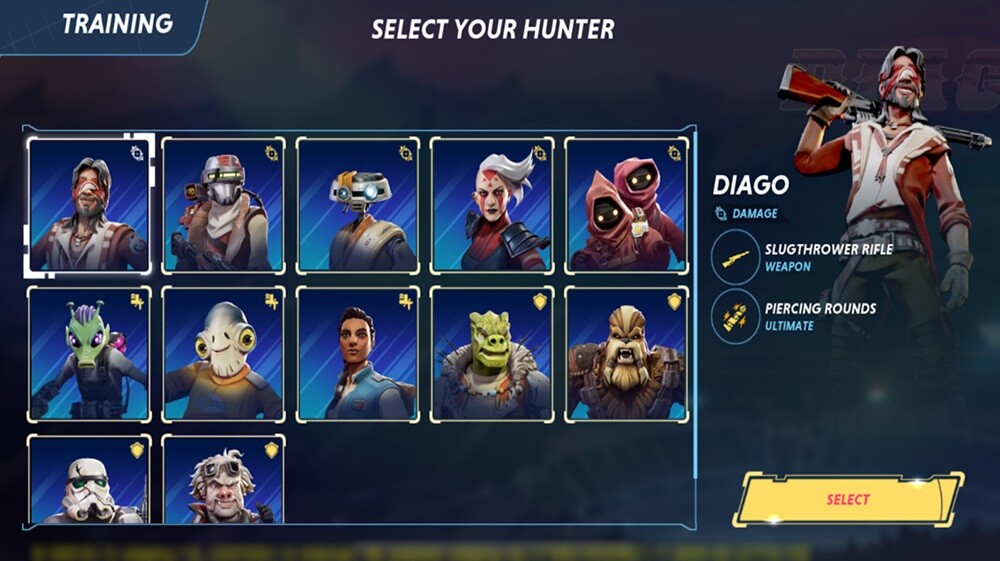Select the goggled Ugnaught hunter portrait
Screen dimensions: 1000x561
coord(223,480)
